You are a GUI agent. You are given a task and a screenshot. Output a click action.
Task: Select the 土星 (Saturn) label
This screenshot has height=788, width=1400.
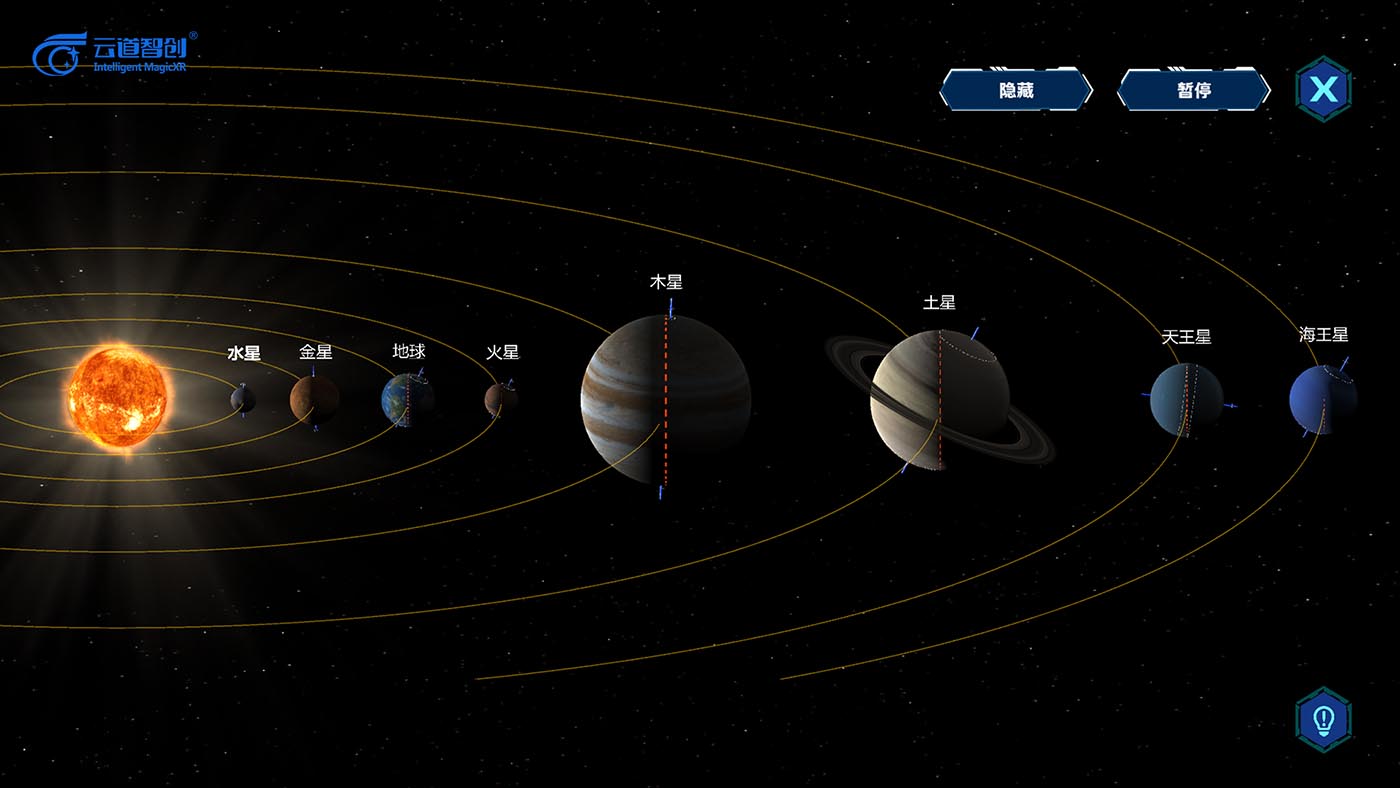coord(939,302)
